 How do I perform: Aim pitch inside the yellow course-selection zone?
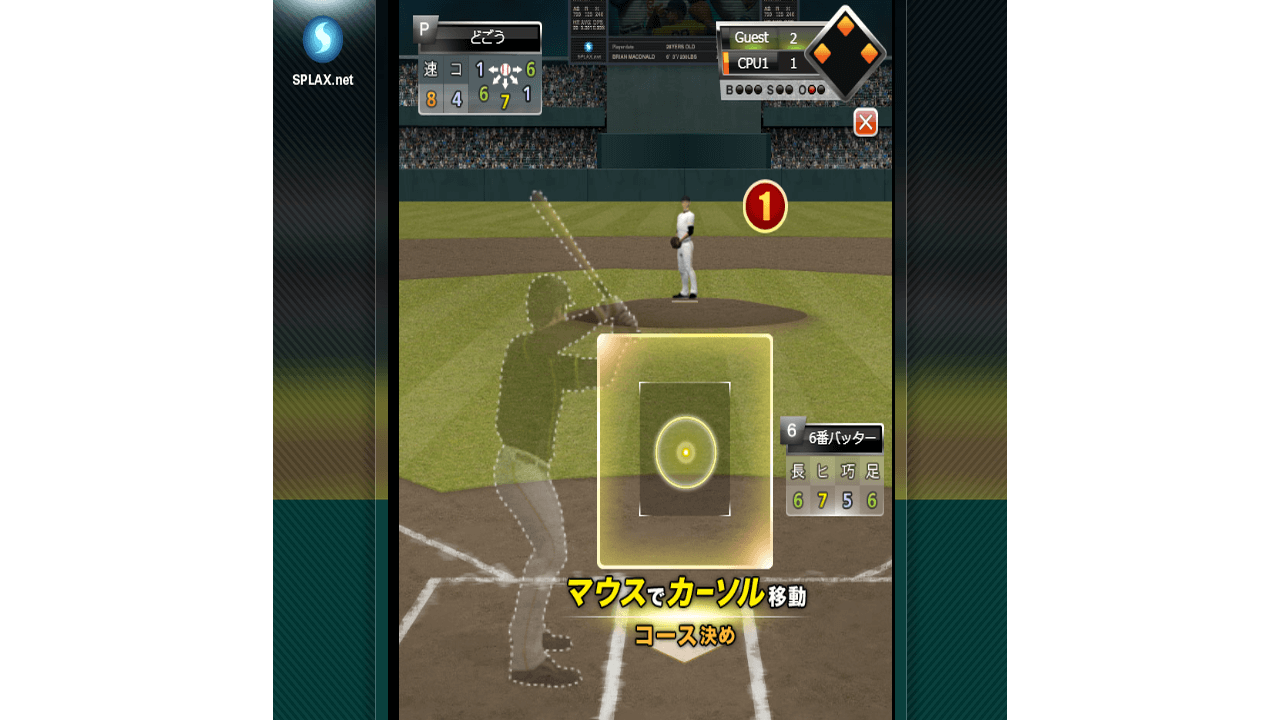point(685,451)
